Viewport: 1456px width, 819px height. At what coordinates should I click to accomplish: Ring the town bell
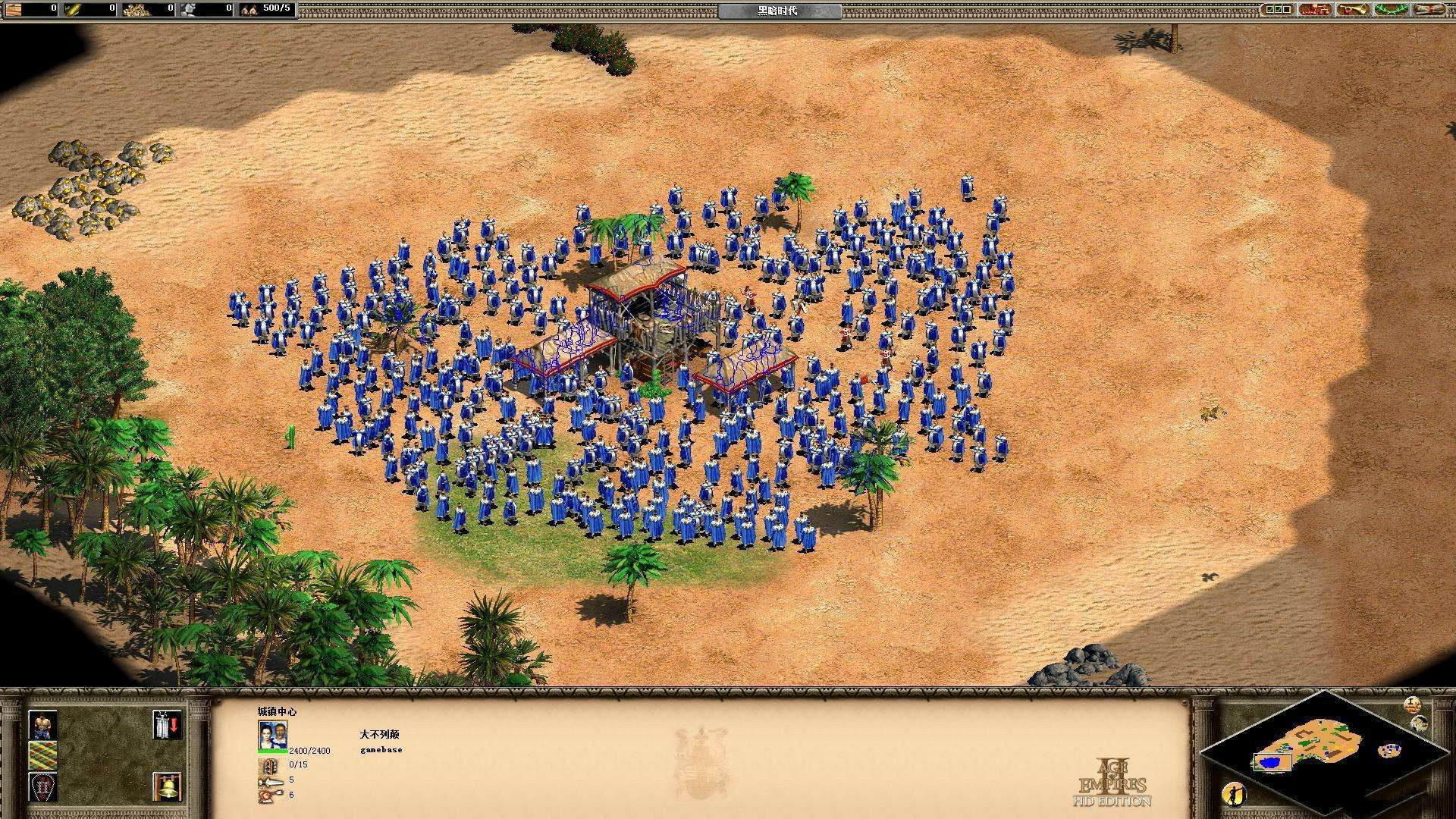[166, 786]
